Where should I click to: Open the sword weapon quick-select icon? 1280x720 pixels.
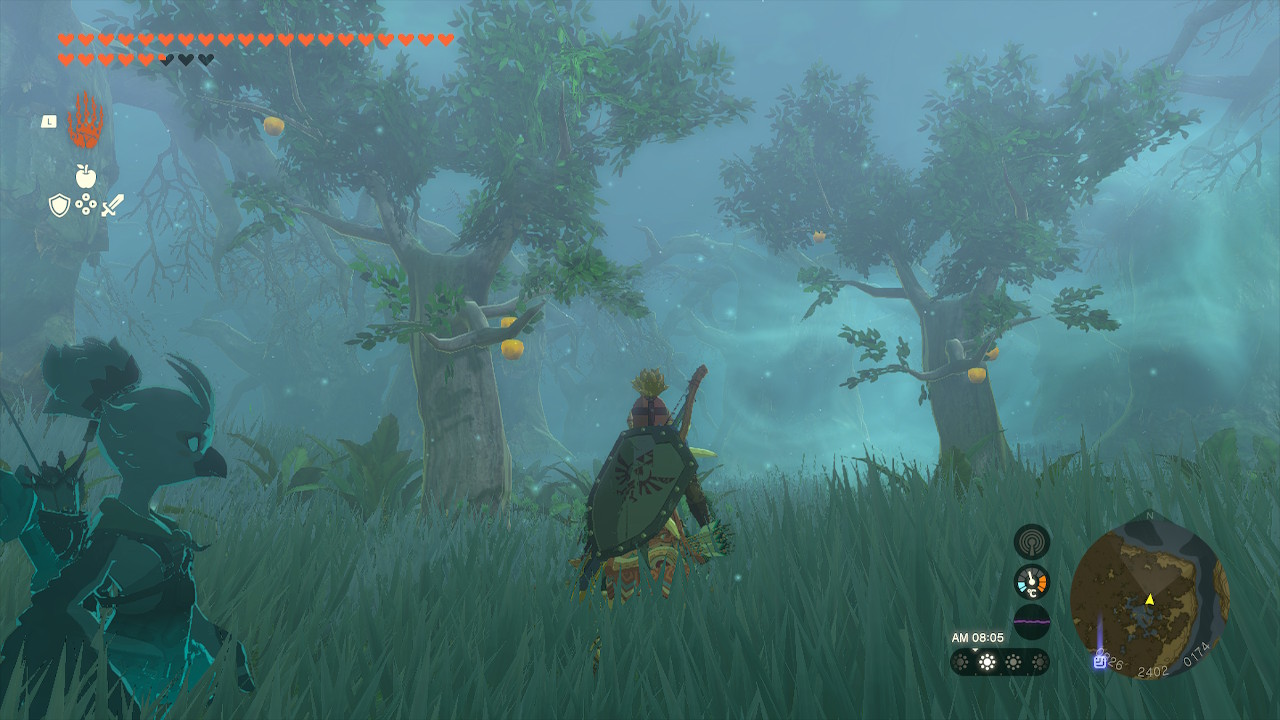112,205
